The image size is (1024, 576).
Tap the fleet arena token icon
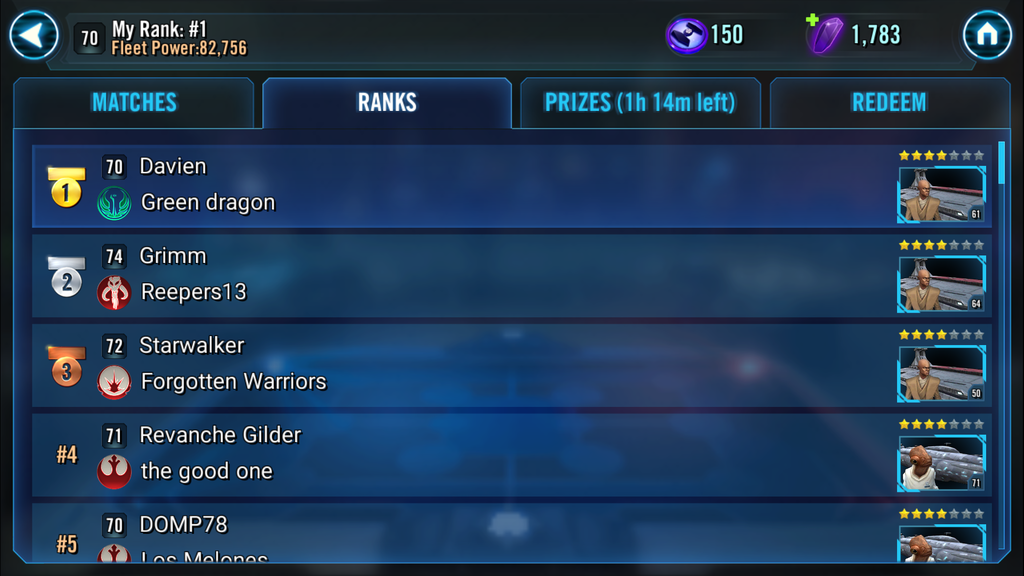pos(687,35)
